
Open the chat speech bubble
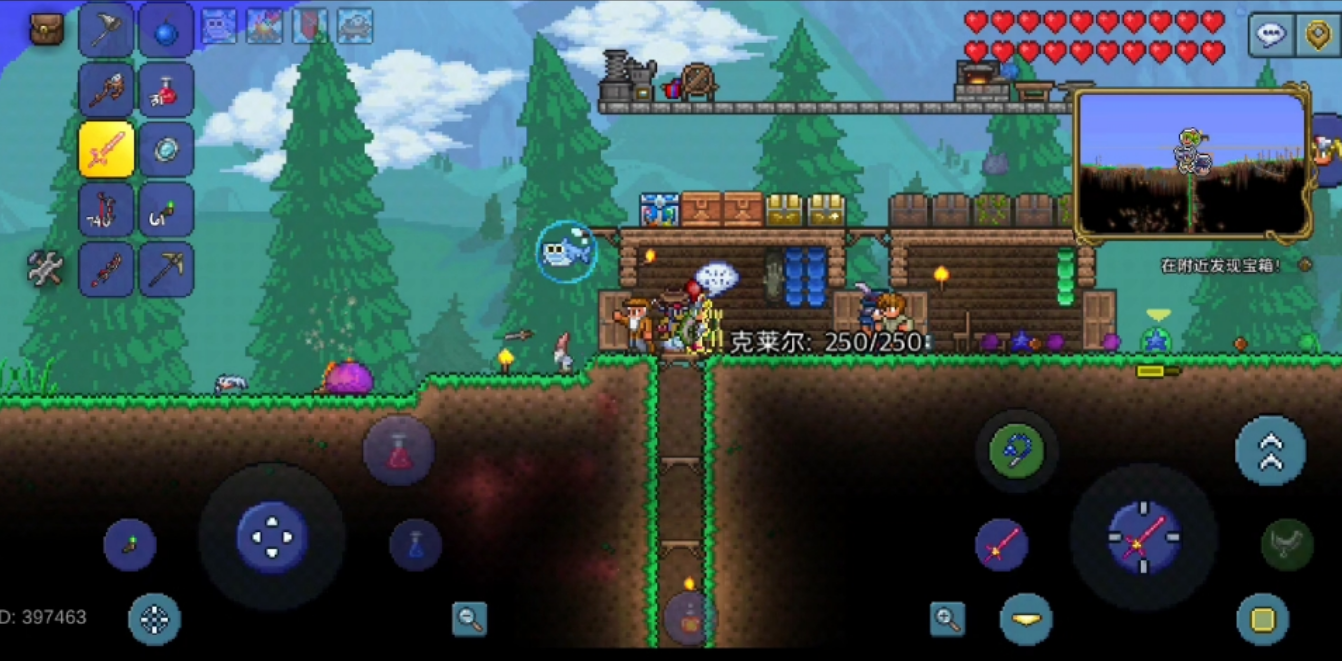point(1271,35)
